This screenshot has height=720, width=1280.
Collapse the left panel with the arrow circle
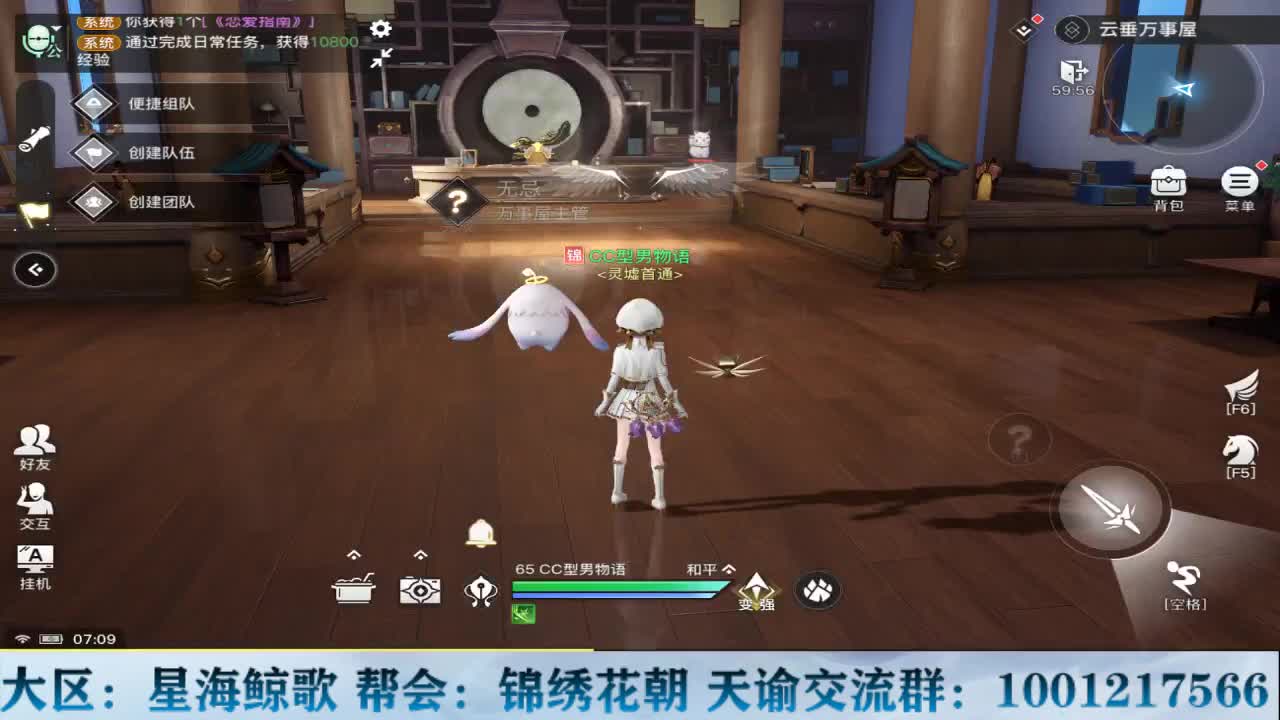[x=35, y=269]
